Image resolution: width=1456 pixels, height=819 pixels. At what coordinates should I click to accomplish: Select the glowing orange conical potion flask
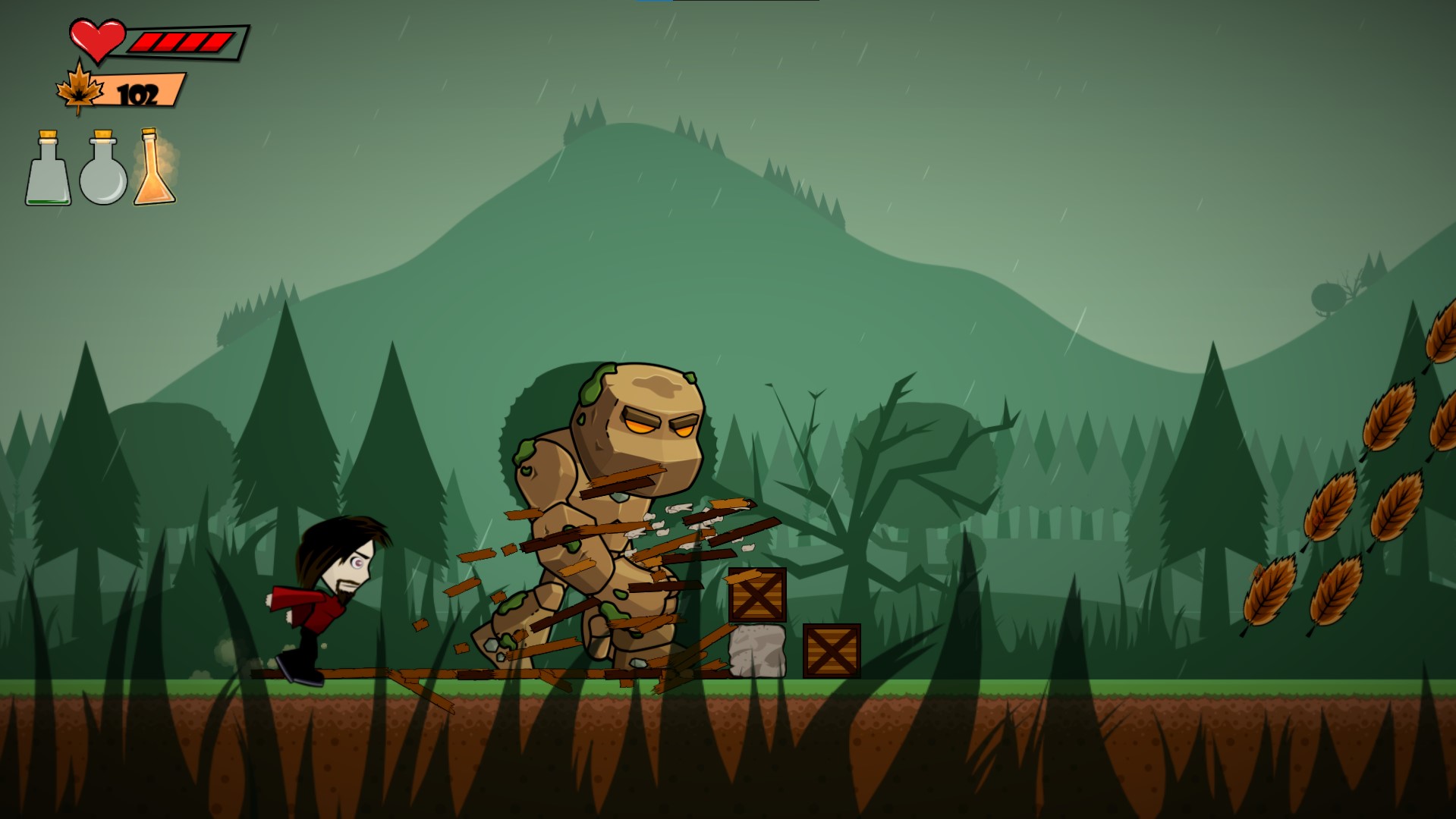(154, 171)
